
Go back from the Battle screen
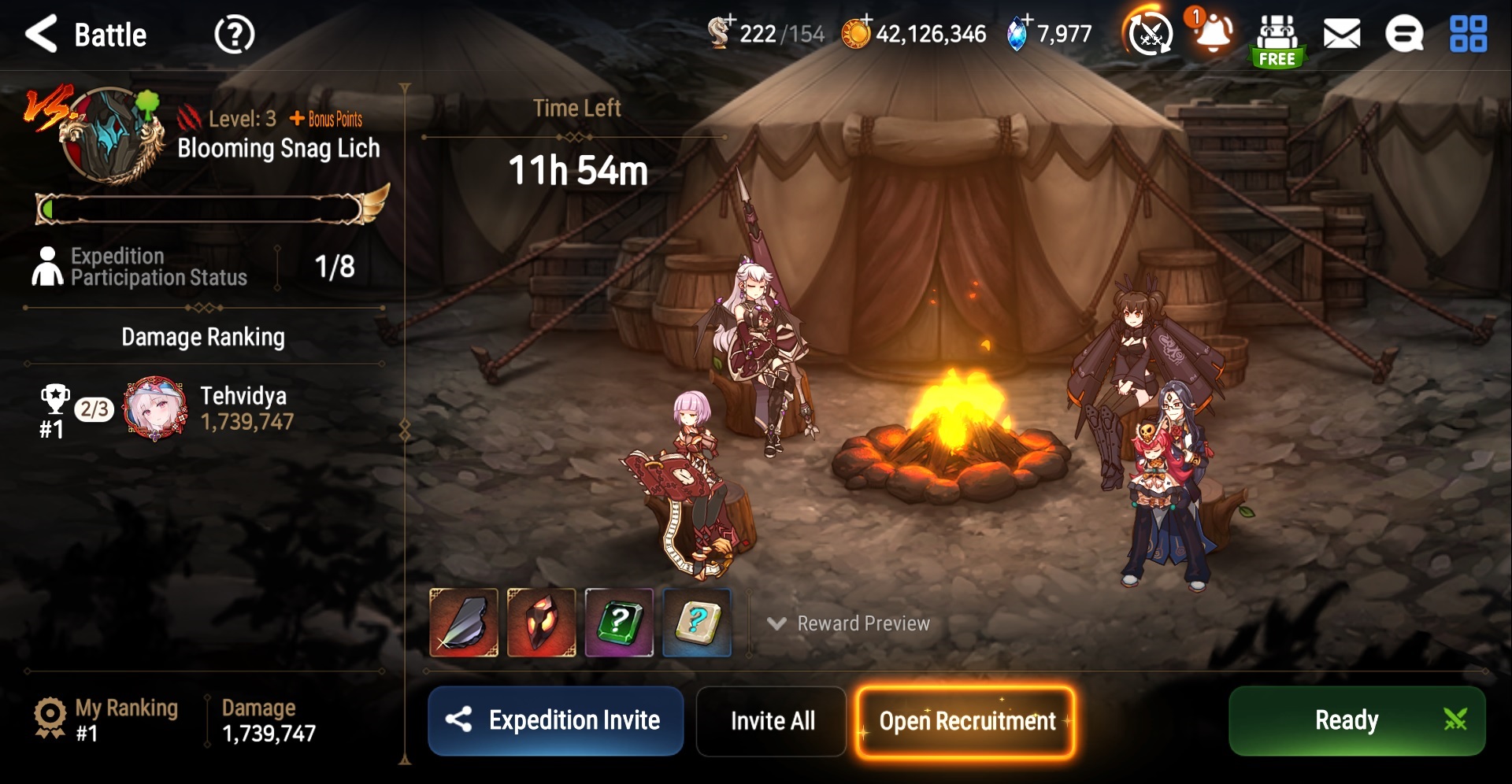pyautogui.click(x=43, y=35)
